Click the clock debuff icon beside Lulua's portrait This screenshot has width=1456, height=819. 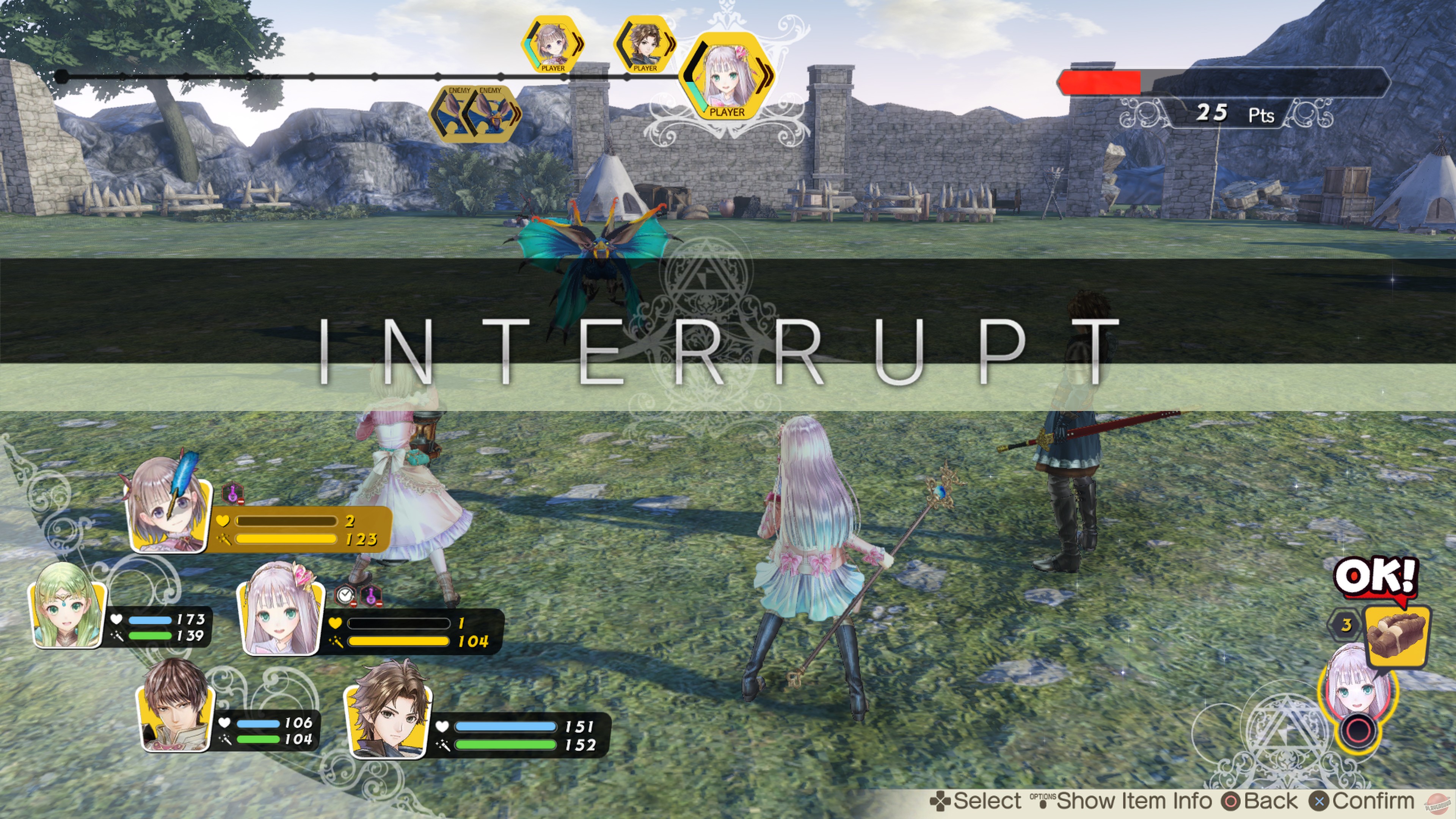tap(346, 595)
